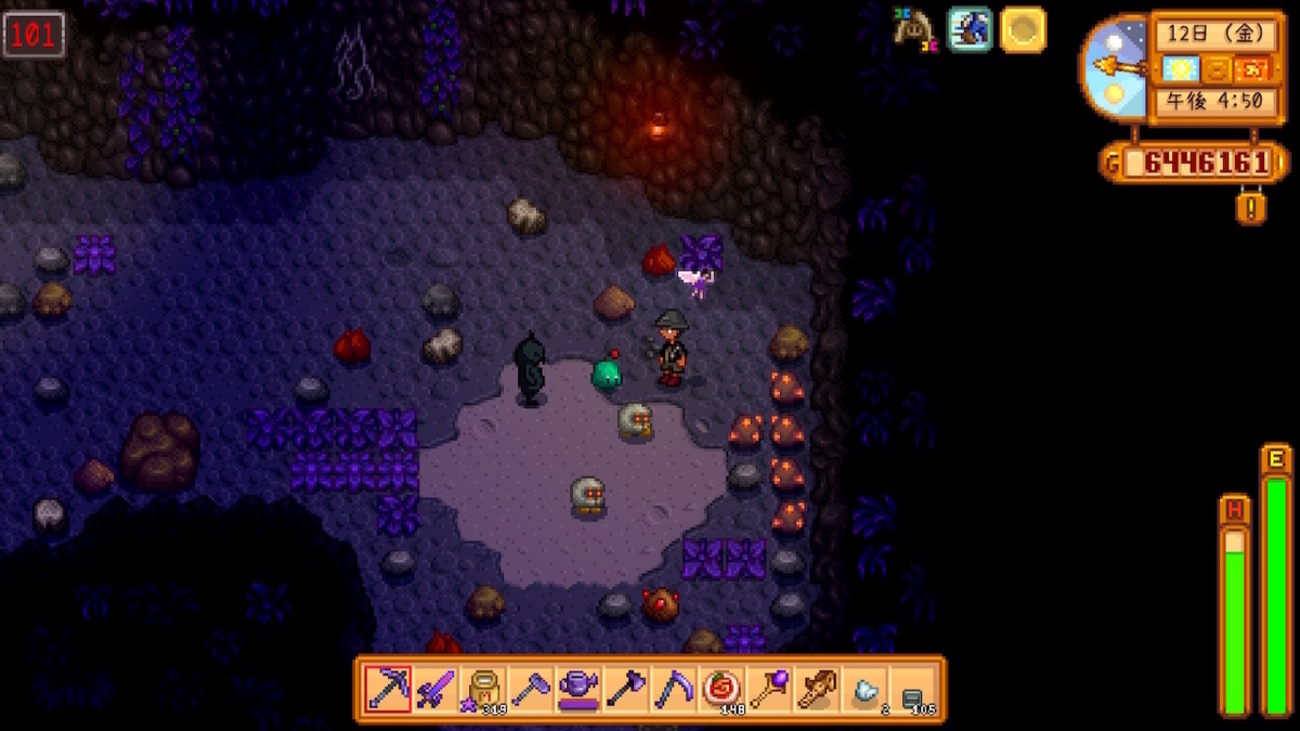Select the red food dish stack of 148
This screenshot has height=731, width=1300.
722,689
